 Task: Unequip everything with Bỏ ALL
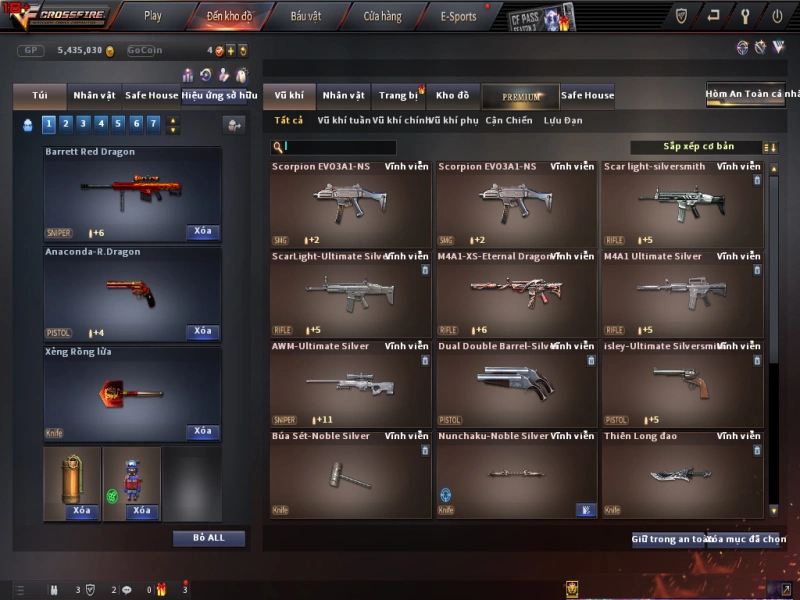[209, 538]
